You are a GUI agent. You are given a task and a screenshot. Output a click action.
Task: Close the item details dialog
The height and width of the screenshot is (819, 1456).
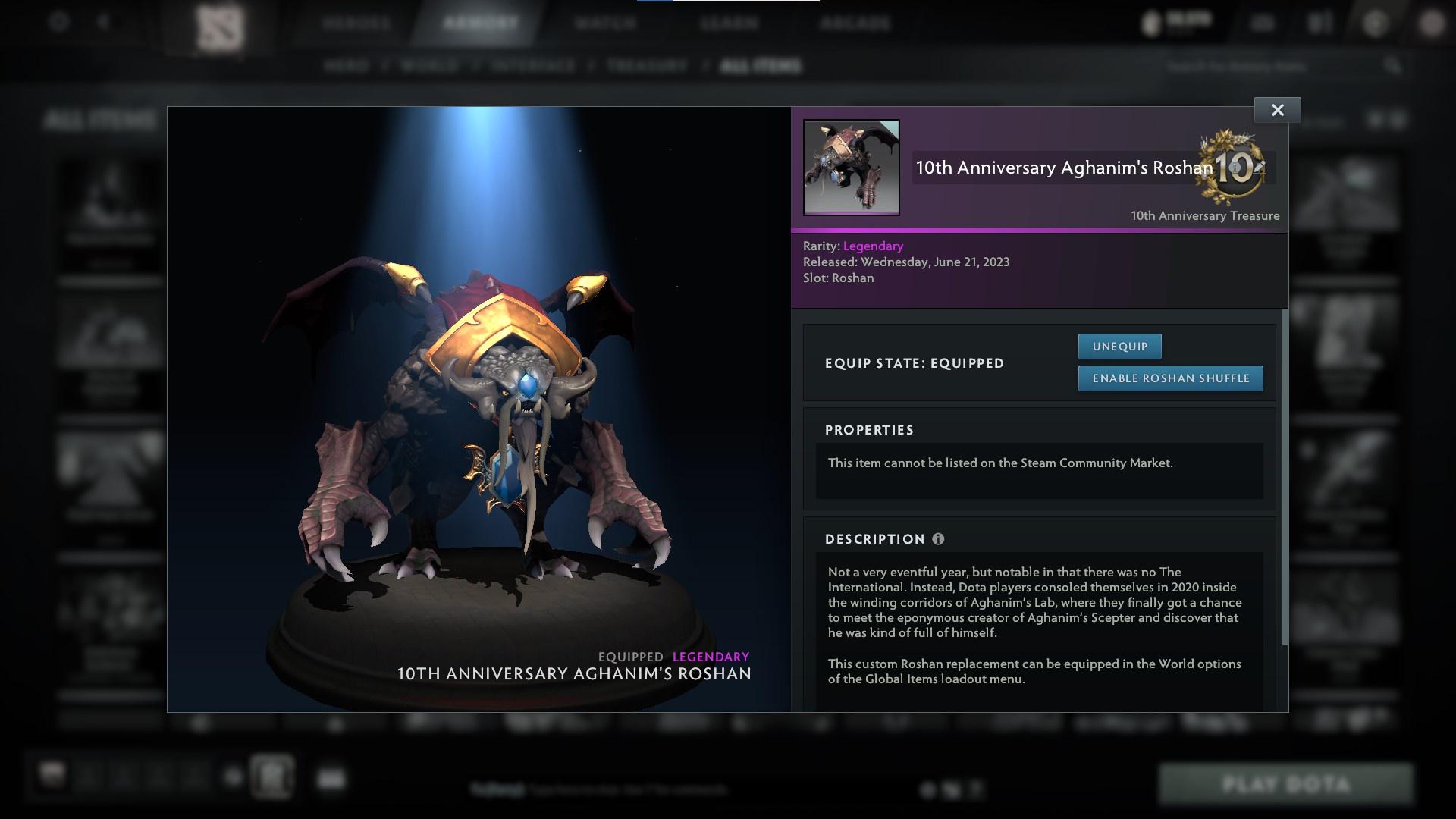click(x=1277, y=109)
